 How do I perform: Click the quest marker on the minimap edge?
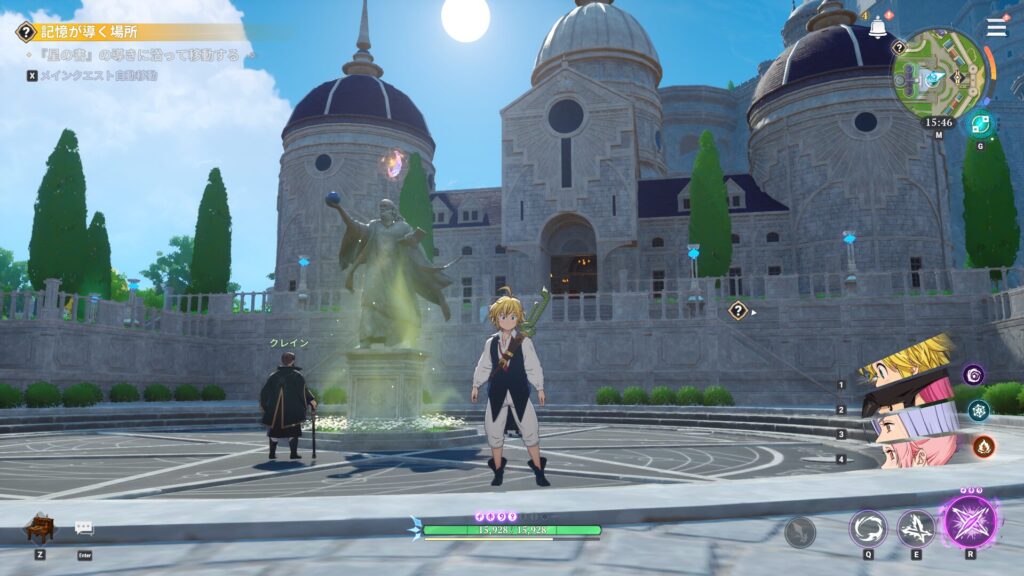(898, 47)
